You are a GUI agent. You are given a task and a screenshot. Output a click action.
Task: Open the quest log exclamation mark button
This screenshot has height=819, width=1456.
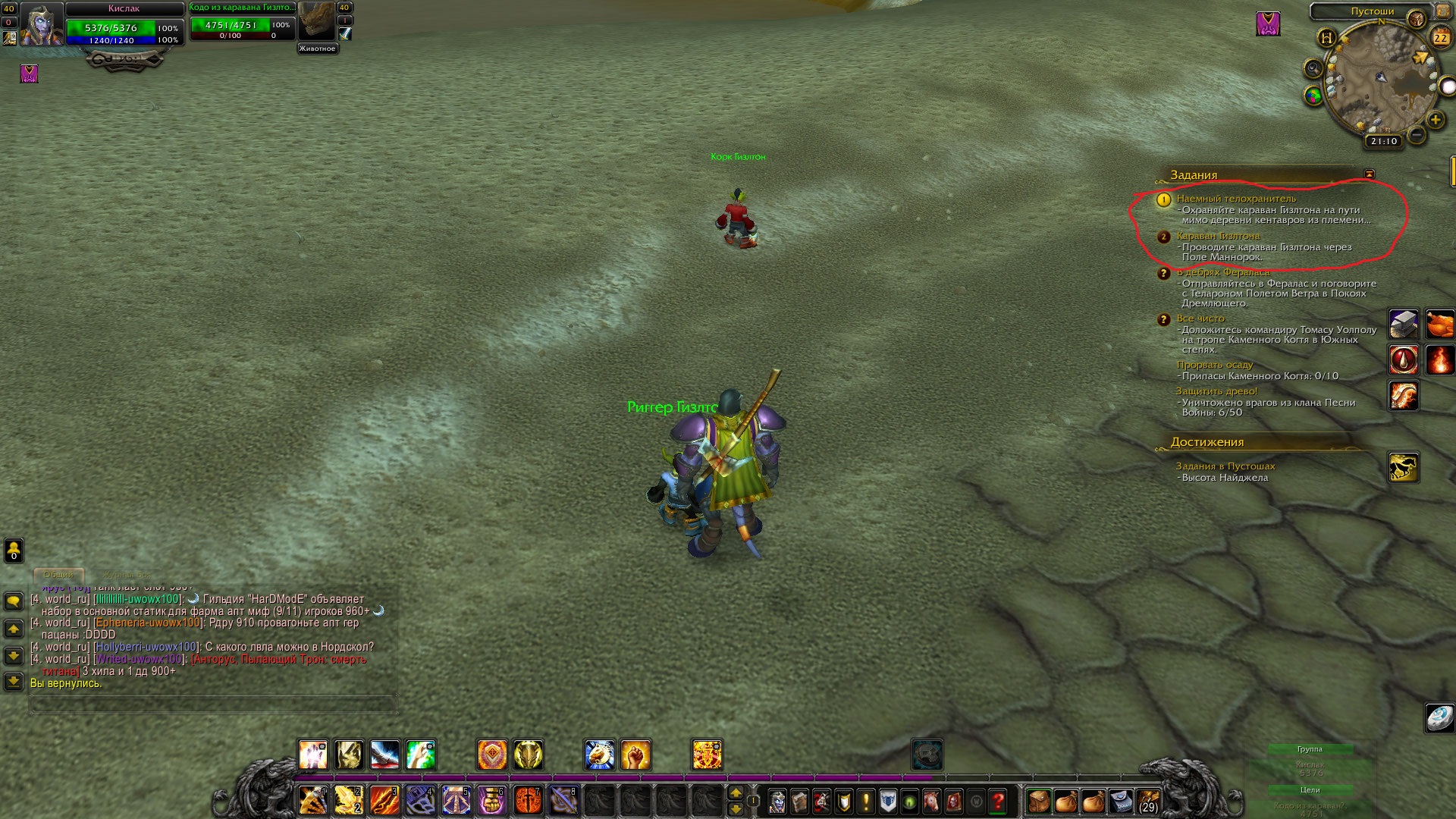[865, 801]
